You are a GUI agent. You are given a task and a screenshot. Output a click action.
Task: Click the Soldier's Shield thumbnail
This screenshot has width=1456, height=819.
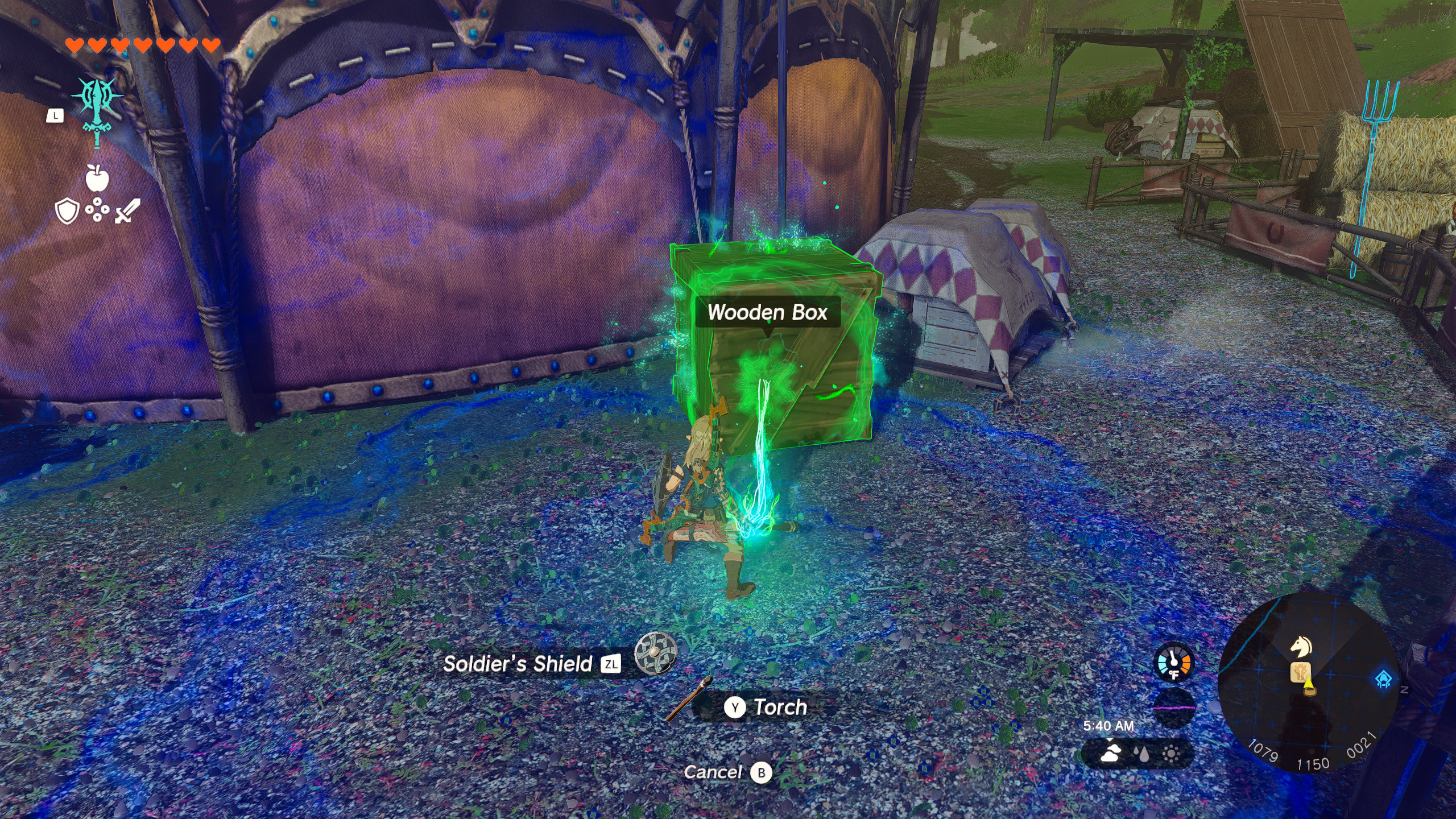click(655, 654)
